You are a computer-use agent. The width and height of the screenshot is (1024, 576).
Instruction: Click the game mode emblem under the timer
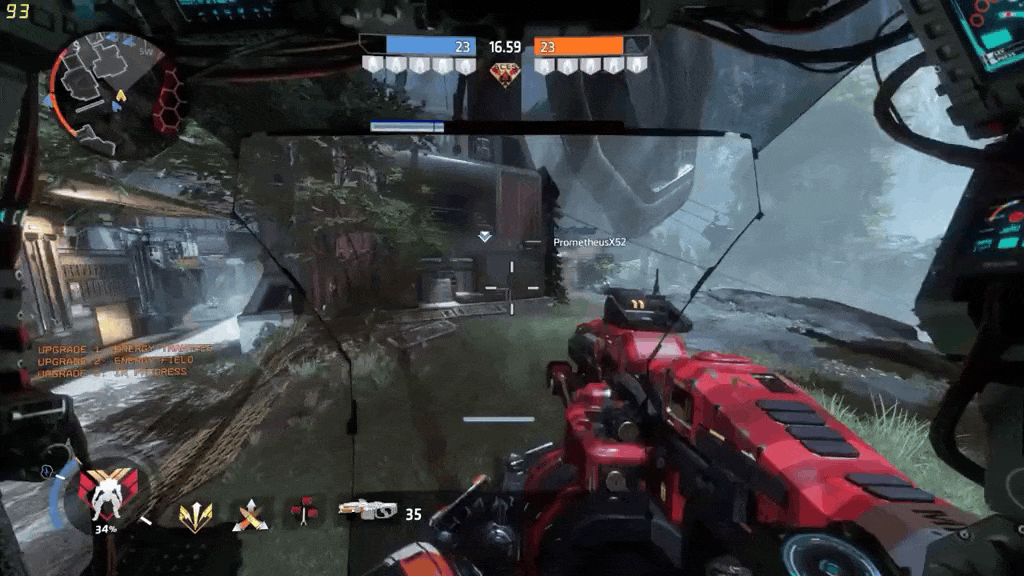(x=505, y=74)
